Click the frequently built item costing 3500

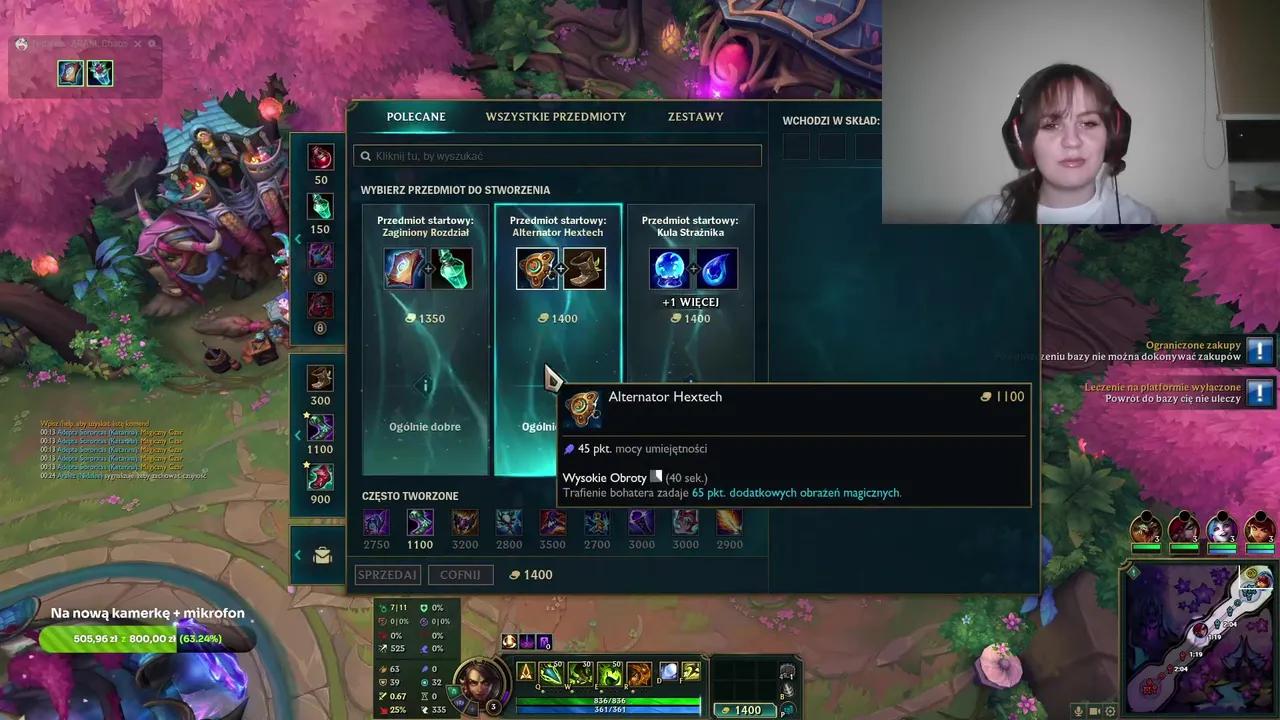point(552,521)
